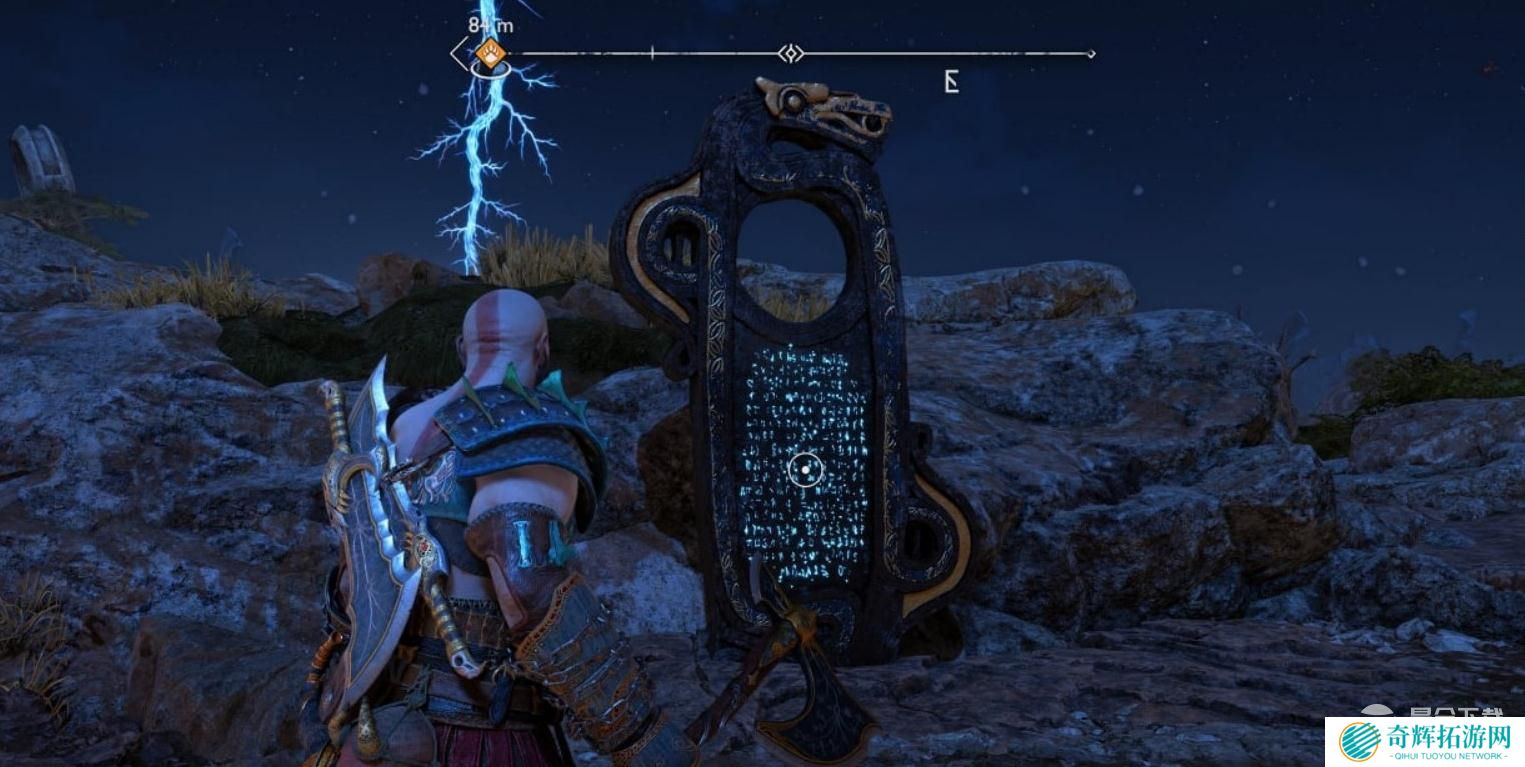This screenshot has height=767, width=1525.
Task: Click the white diamond marker on the compass
Action: click(791, 53)
